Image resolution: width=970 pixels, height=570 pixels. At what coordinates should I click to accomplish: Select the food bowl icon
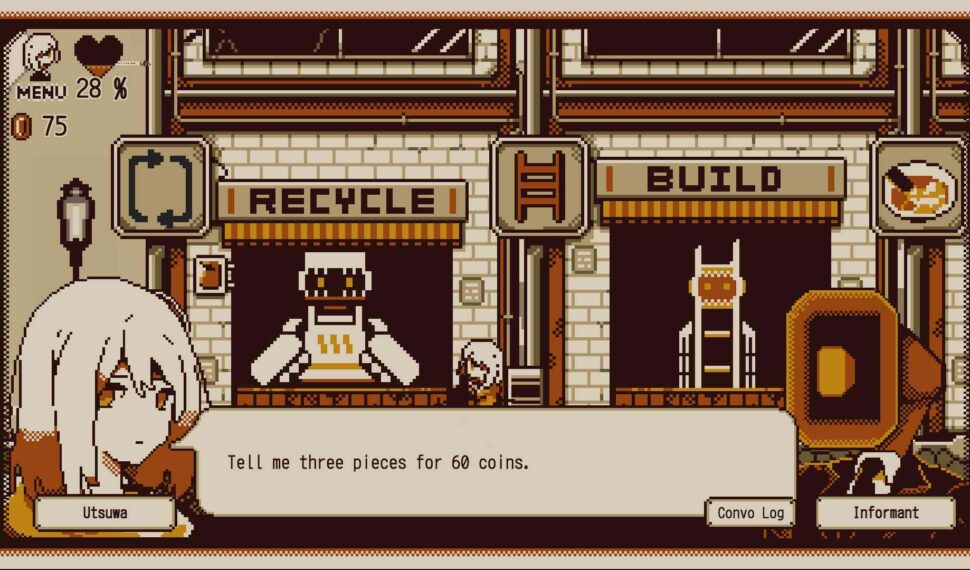click(x=918, y=187)
